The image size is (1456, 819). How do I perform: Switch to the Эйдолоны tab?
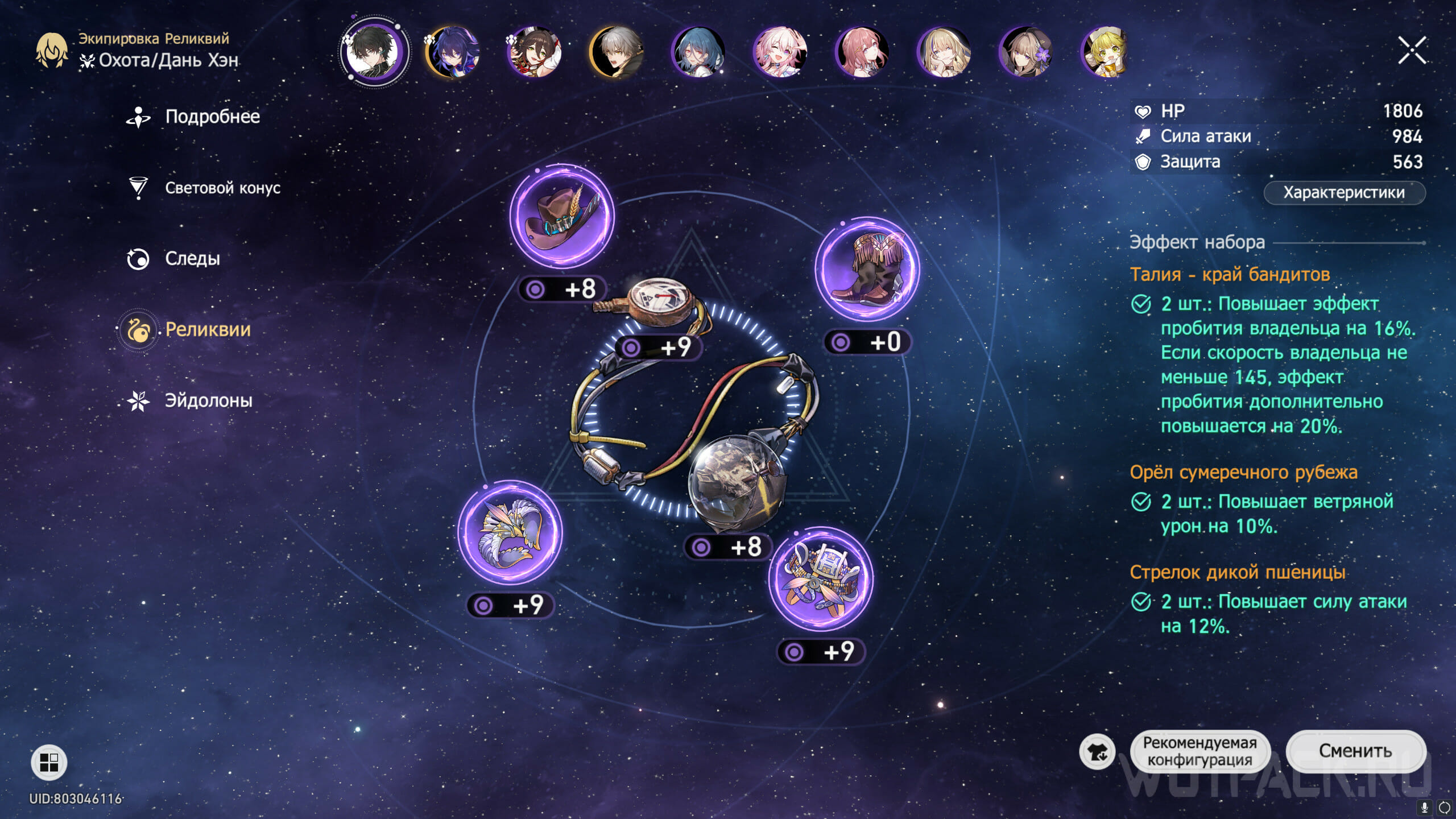(x=208, y=401)
